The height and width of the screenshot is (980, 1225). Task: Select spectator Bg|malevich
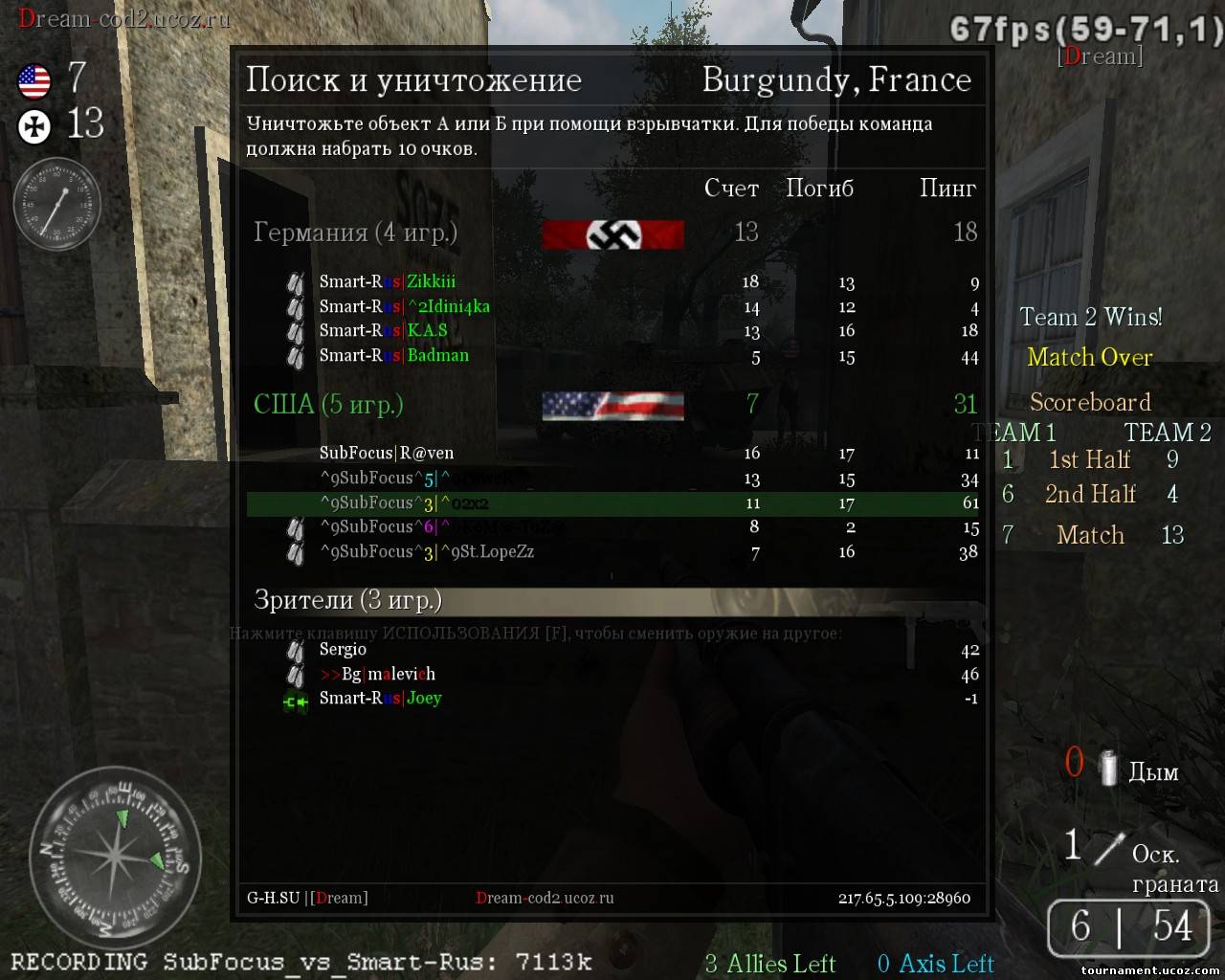point(377,674)
